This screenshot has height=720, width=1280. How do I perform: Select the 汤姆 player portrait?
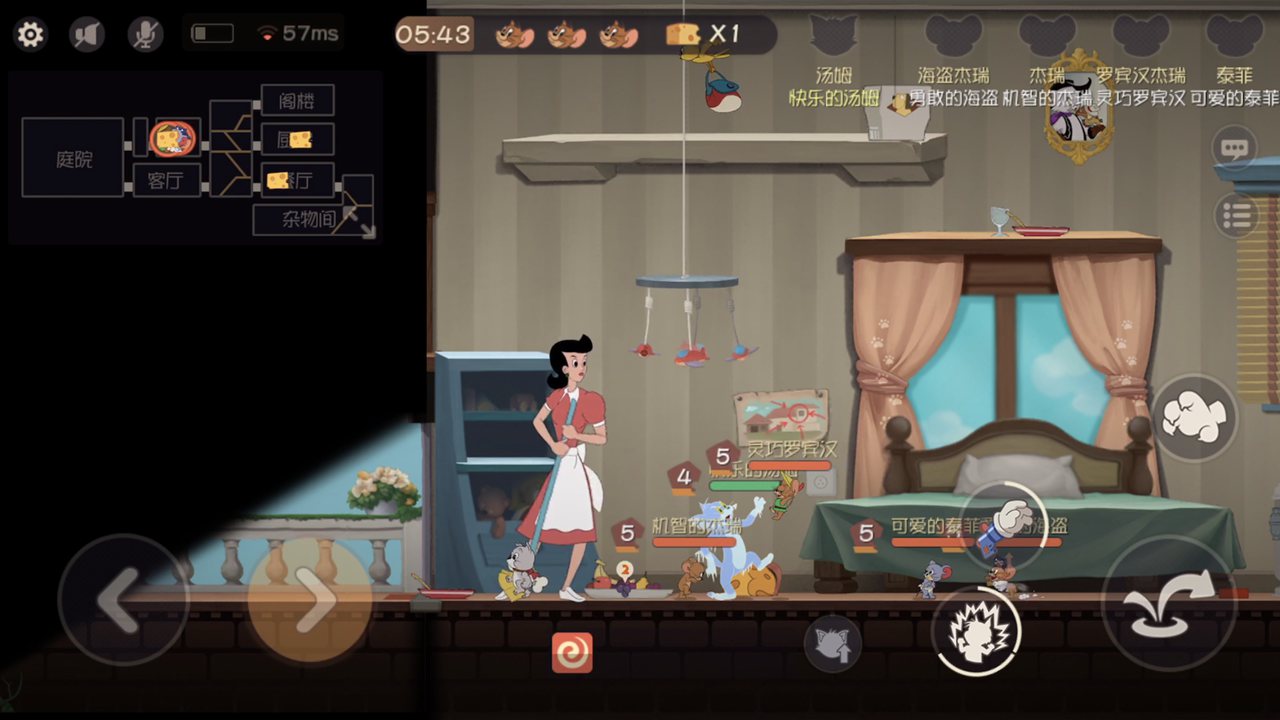click(832, 36)
